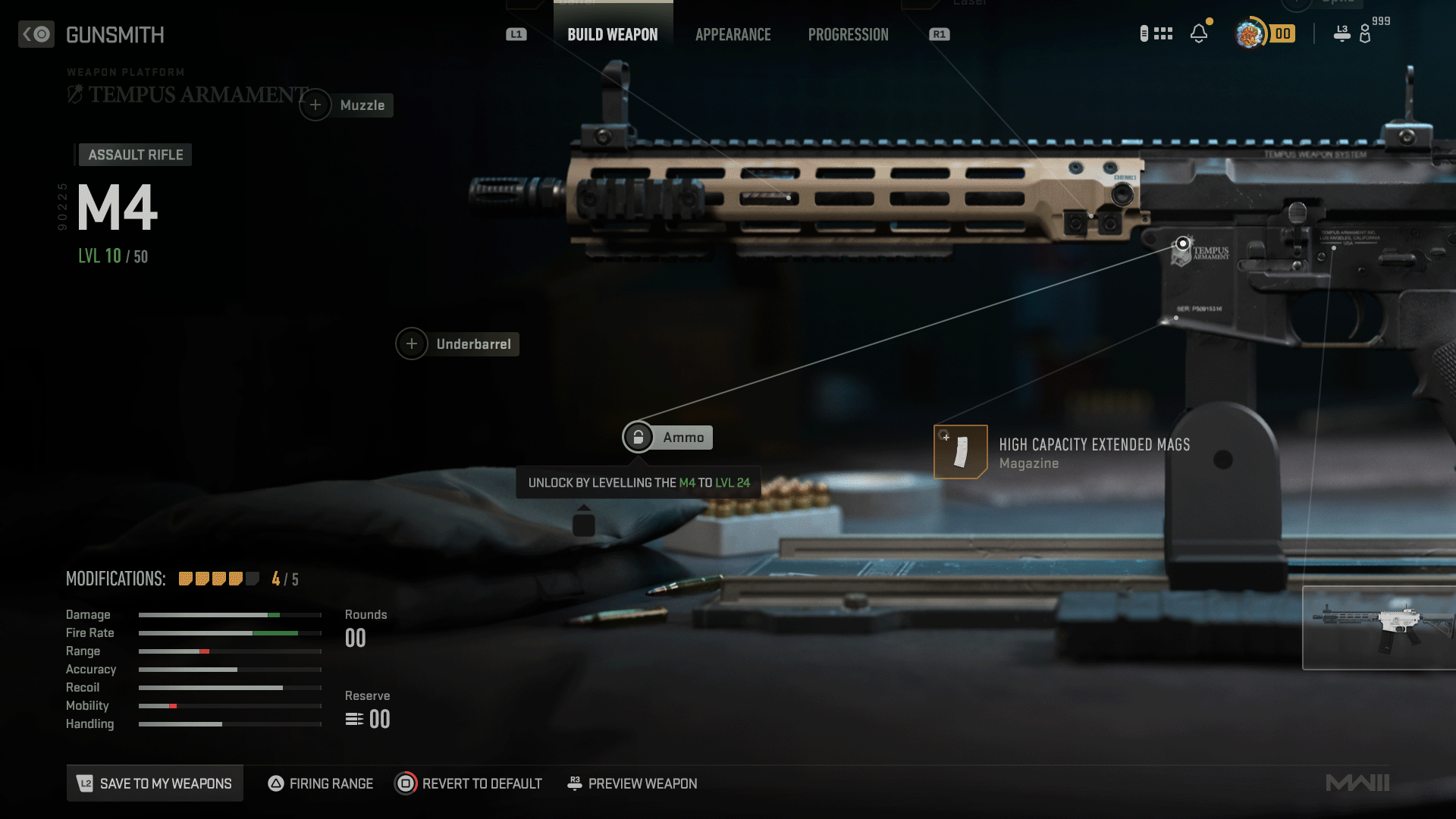This screenshot has height=819, width=1456.
Task: View the player profile emblem
Action: point(1250,34)
